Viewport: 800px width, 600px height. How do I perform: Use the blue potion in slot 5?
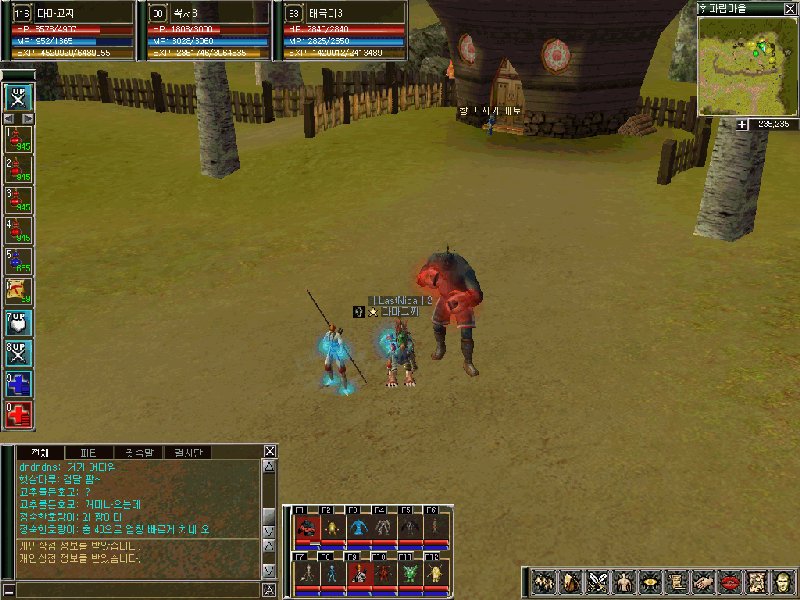click(x=20, y=261)
